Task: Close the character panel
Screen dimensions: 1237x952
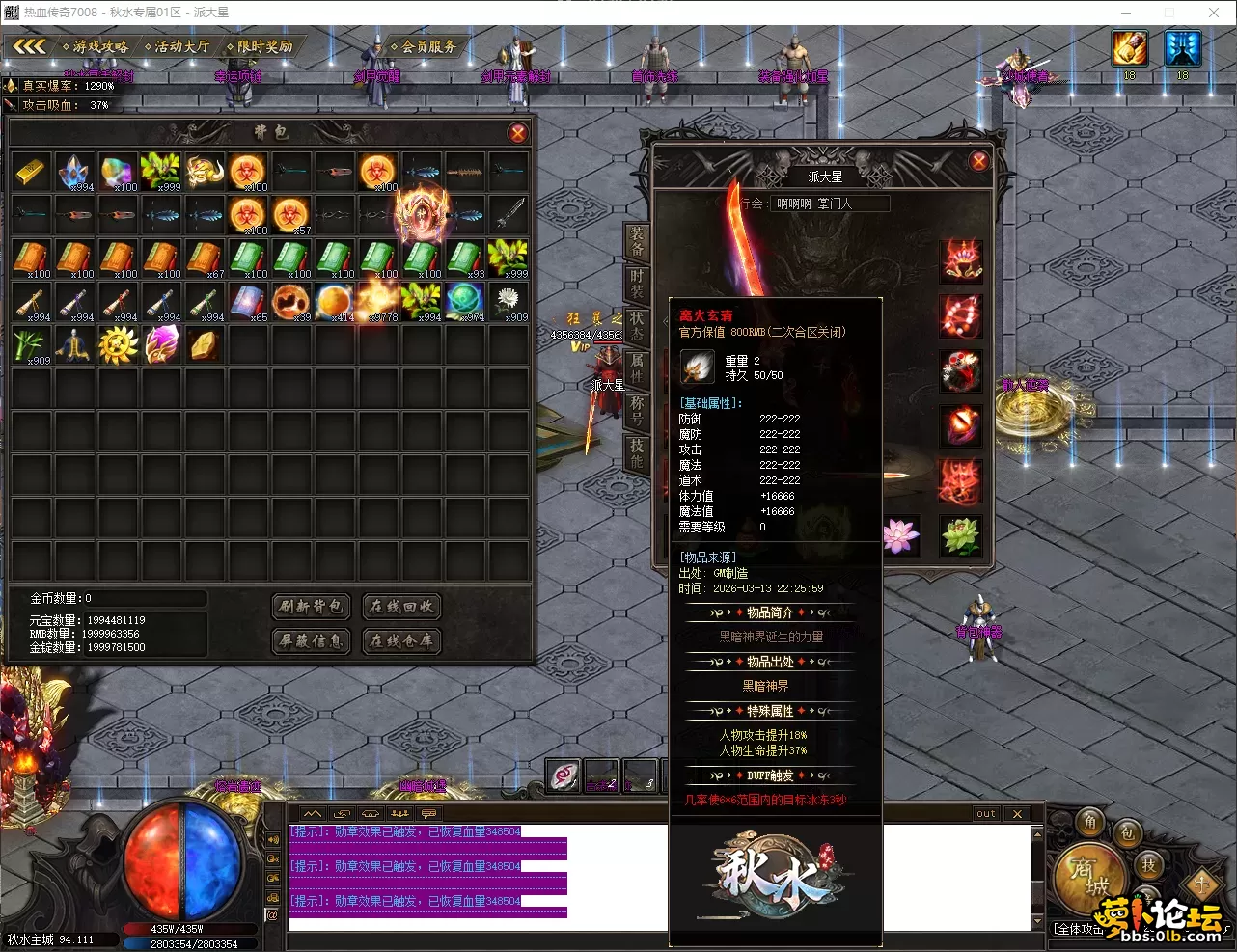Action: point(978,161)
